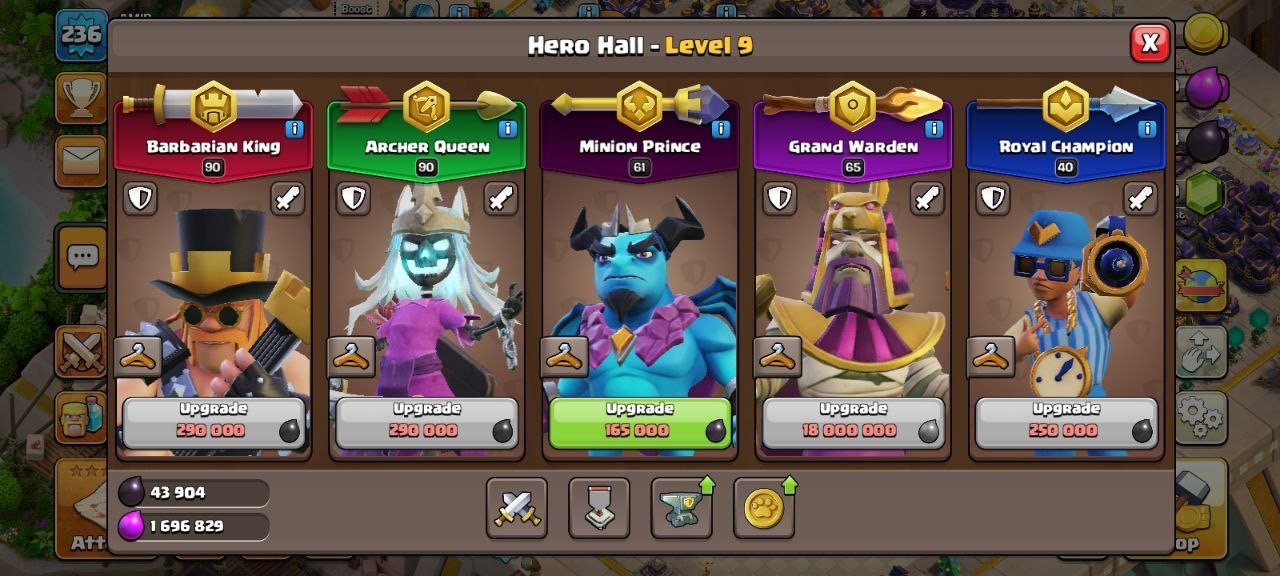
Task: Open the paw print pets button
Action: (x=763, y=508)
